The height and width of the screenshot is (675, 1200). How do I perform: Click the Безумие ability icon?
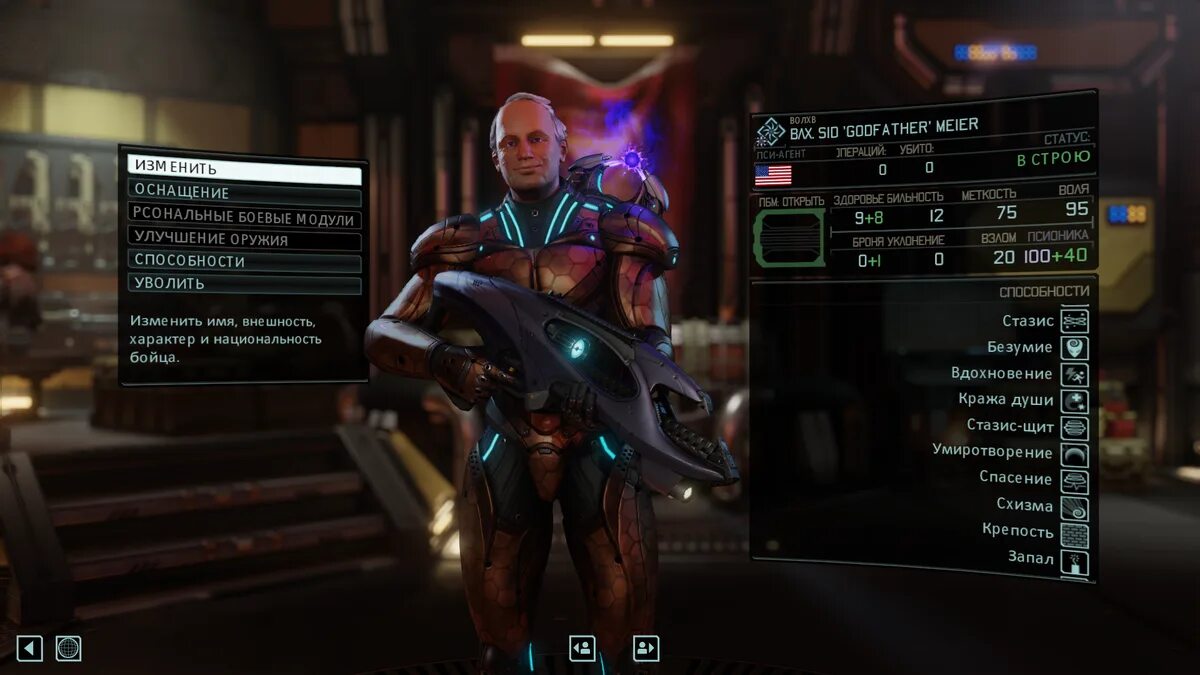(1074, 348)
